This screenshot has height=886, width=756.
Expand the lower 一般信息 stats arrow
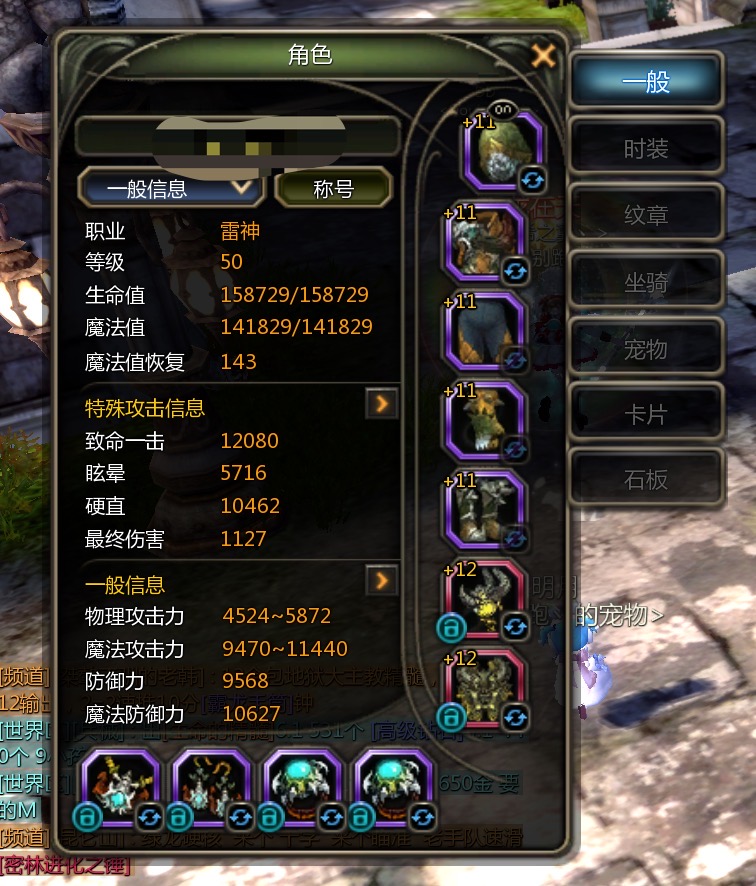click(x=382, y=581)
